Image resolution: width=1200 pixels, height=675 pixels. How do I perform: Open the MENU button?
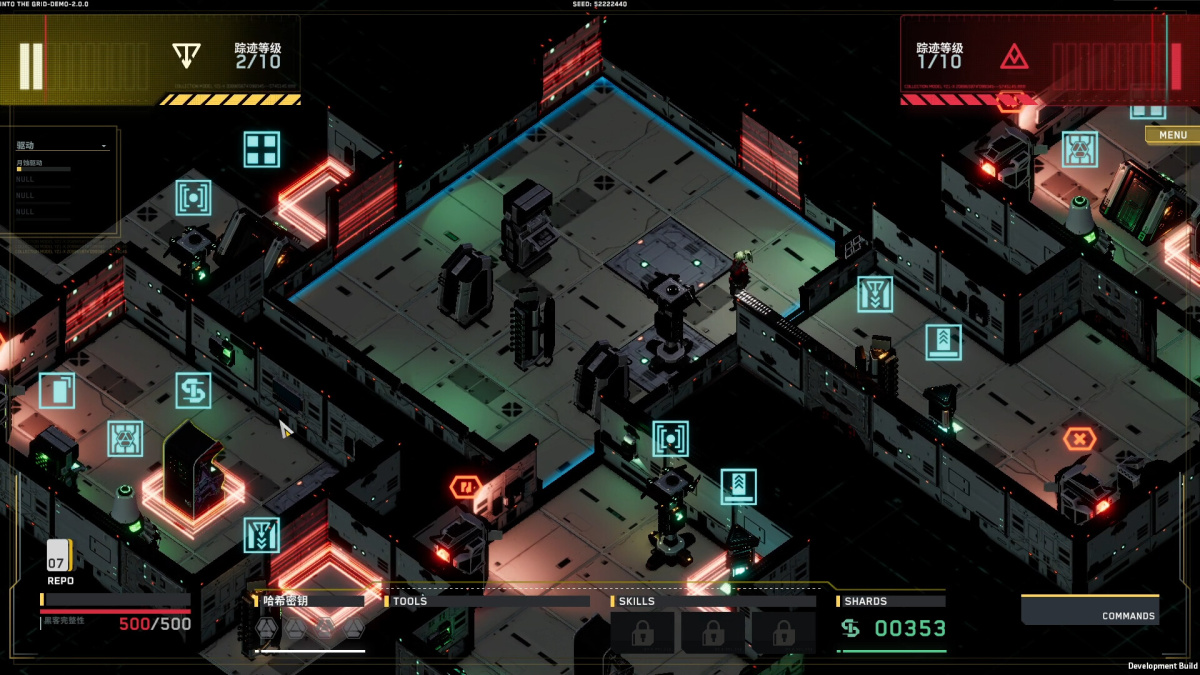(1172, 135)
